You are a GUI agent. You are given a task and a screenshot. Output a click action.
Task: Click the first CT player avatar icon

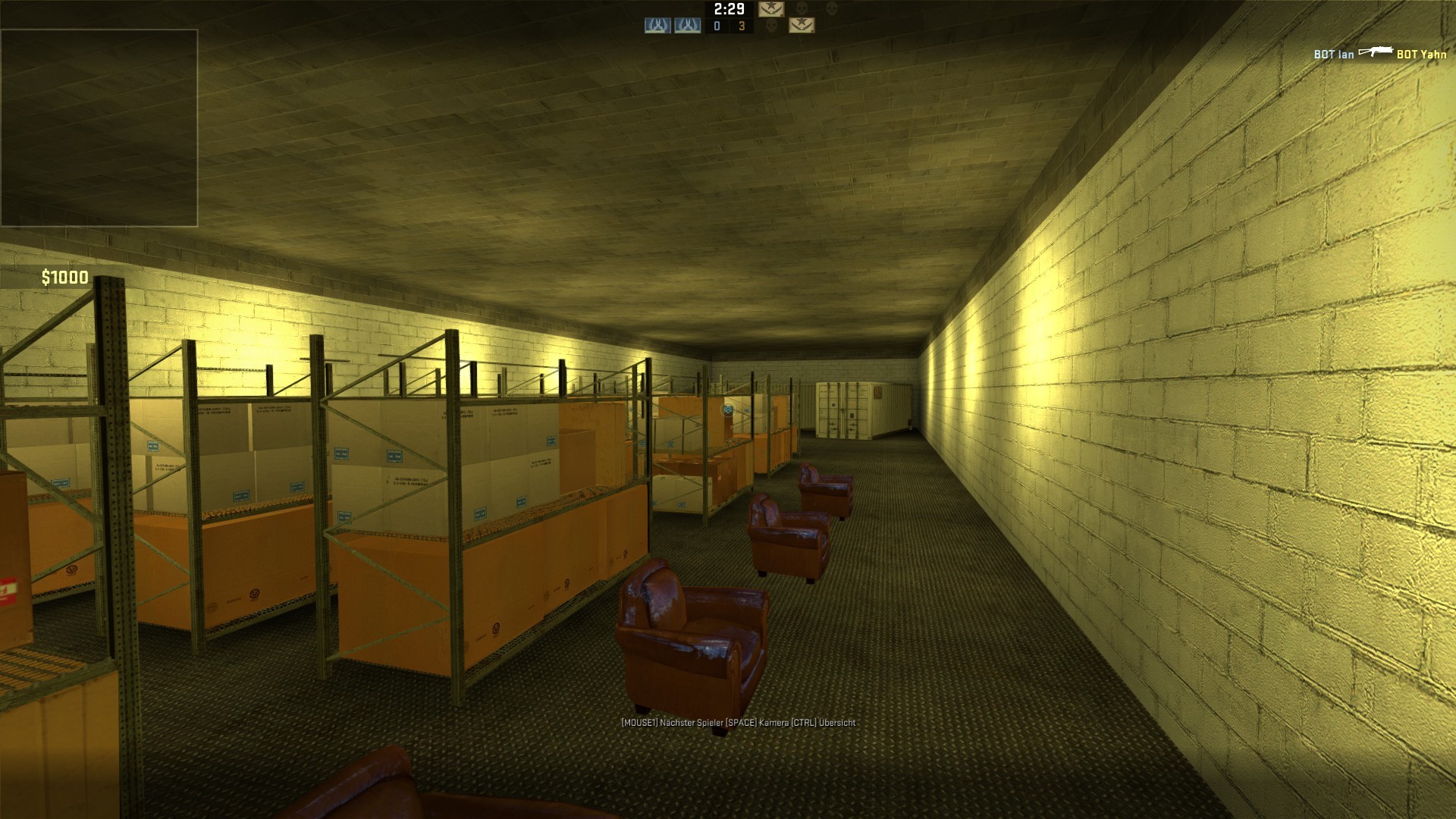click(657, 26)
